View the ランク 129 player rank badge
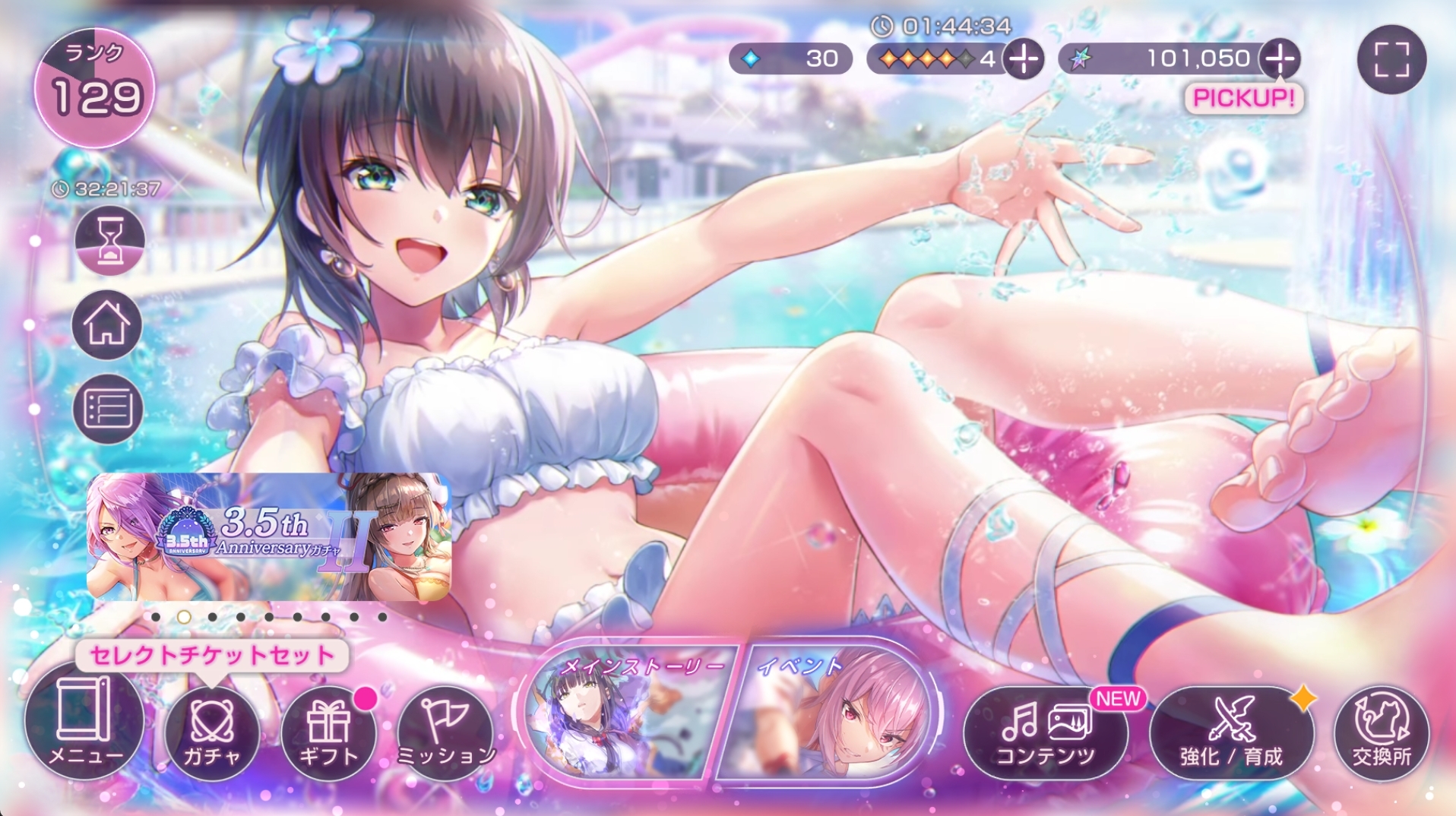Screen dimensions: 1456x816 95,87
